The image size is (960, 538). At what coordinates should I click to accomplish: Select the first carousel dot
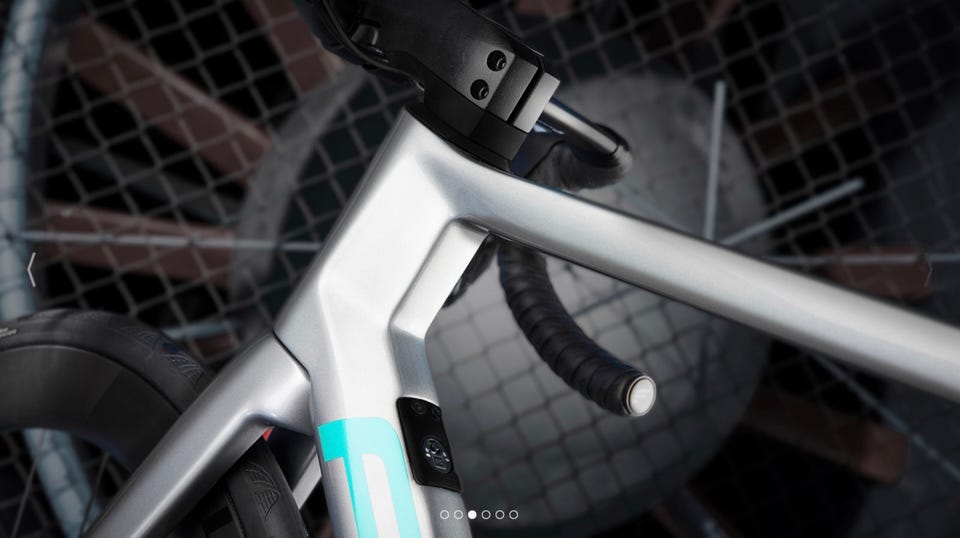(444, 514)
